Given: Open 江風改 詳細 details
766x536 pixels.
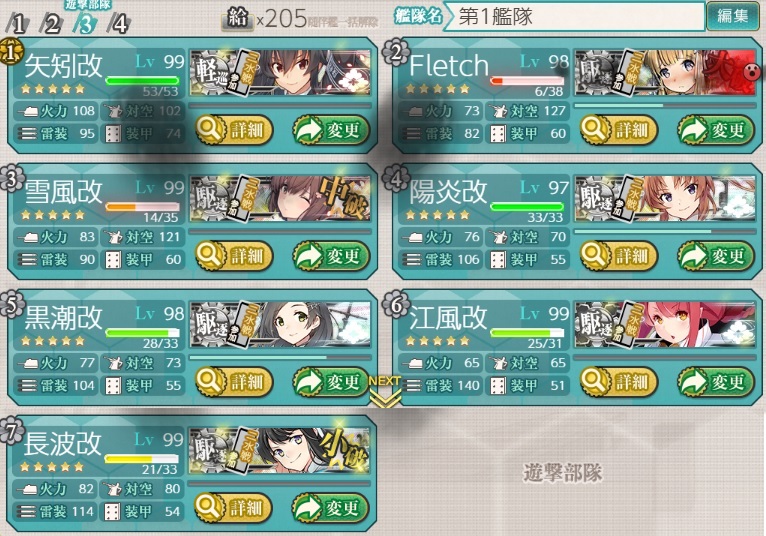Looking at the screenshot, I should 619,382.
